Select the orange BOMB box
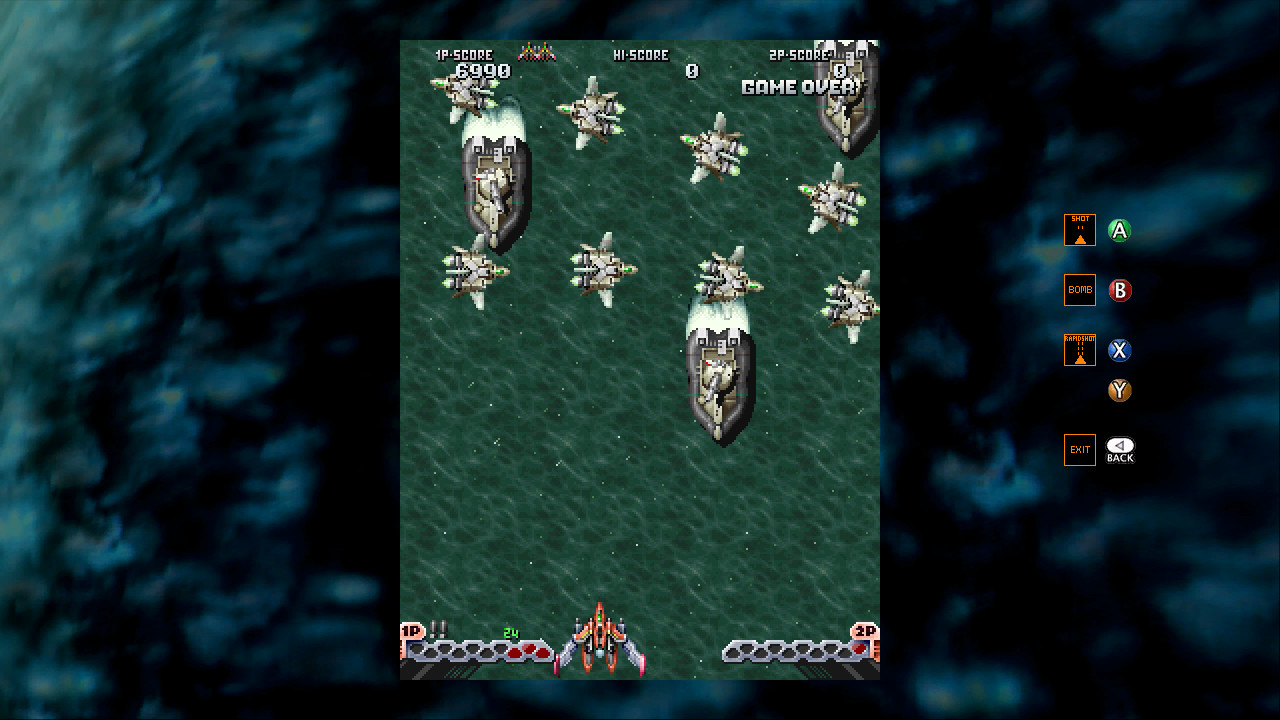The image size is (1280, 720). pyautogui.click(x=1080, y=290)
